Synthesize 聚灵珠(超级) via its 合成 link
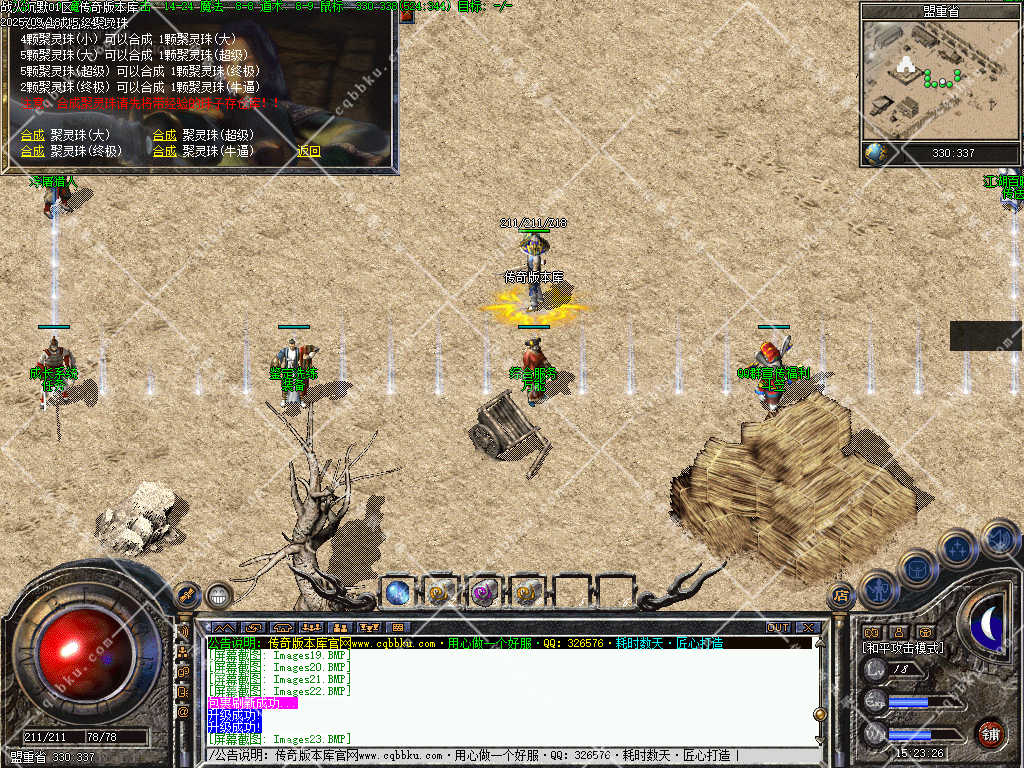Viewport: 1024px width, 768px height. coord(164,135)
